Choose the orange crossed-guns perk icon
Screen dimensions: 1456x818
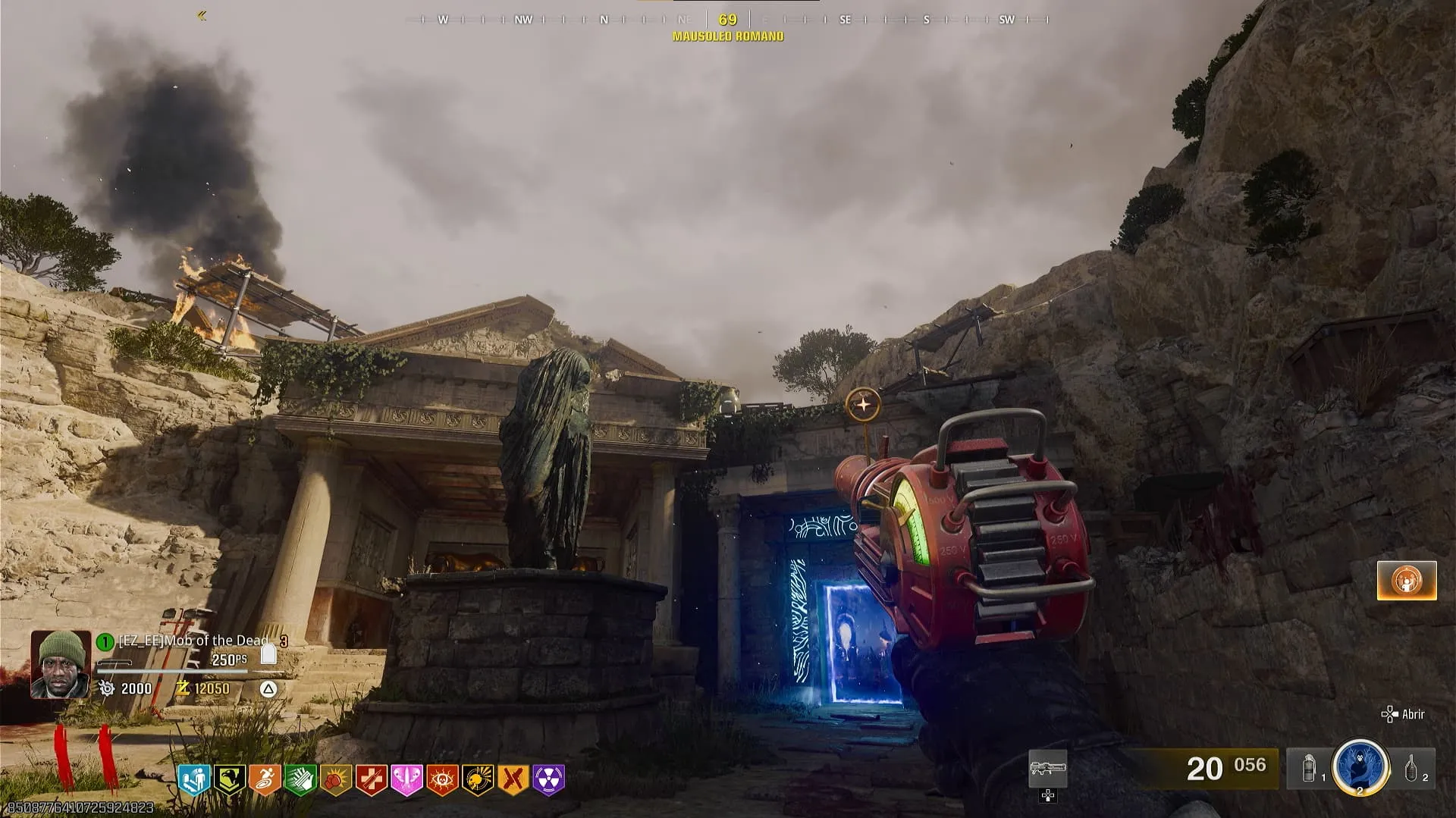[x=513, y=779]
